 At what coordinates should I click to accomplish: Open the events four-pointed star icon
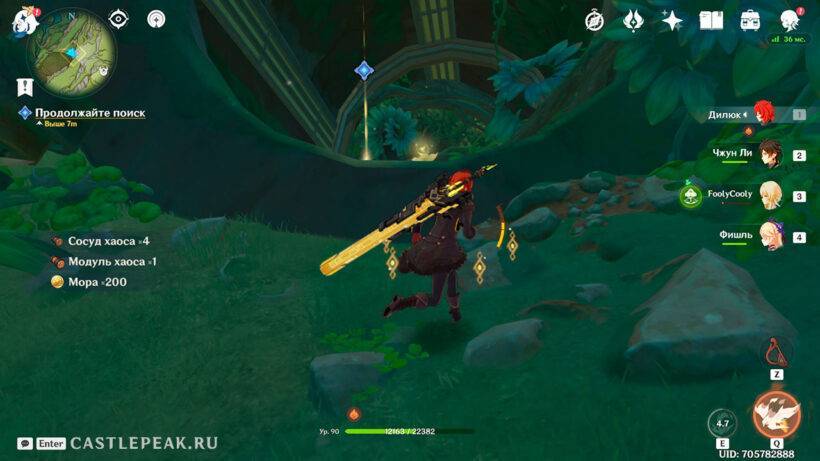672,19
